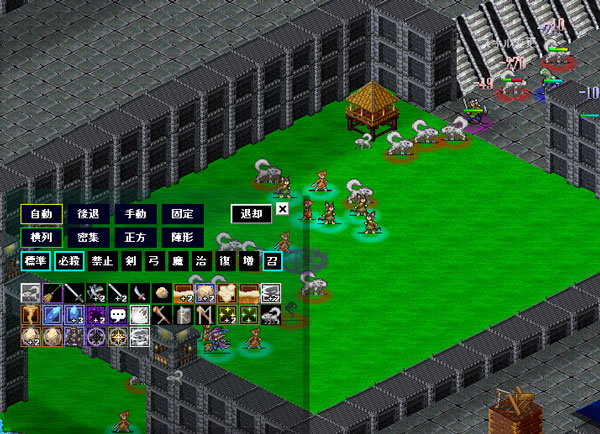Toggle the 必殺 (special attack) setting
The width and height of the screenshot is (600, 434).
pos(70,261)
